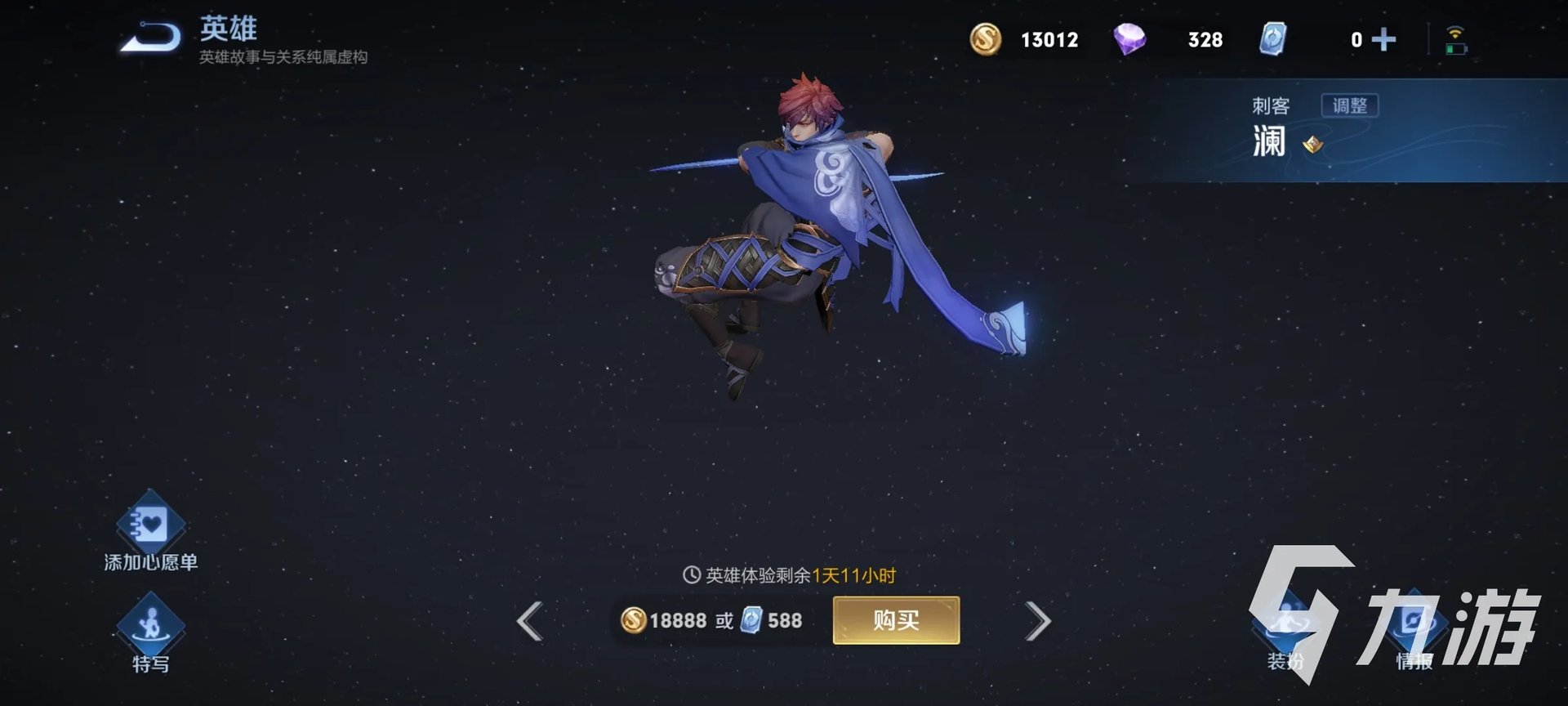Show the next hero with right arrow
The image size is (1568, 706).
1037,621
